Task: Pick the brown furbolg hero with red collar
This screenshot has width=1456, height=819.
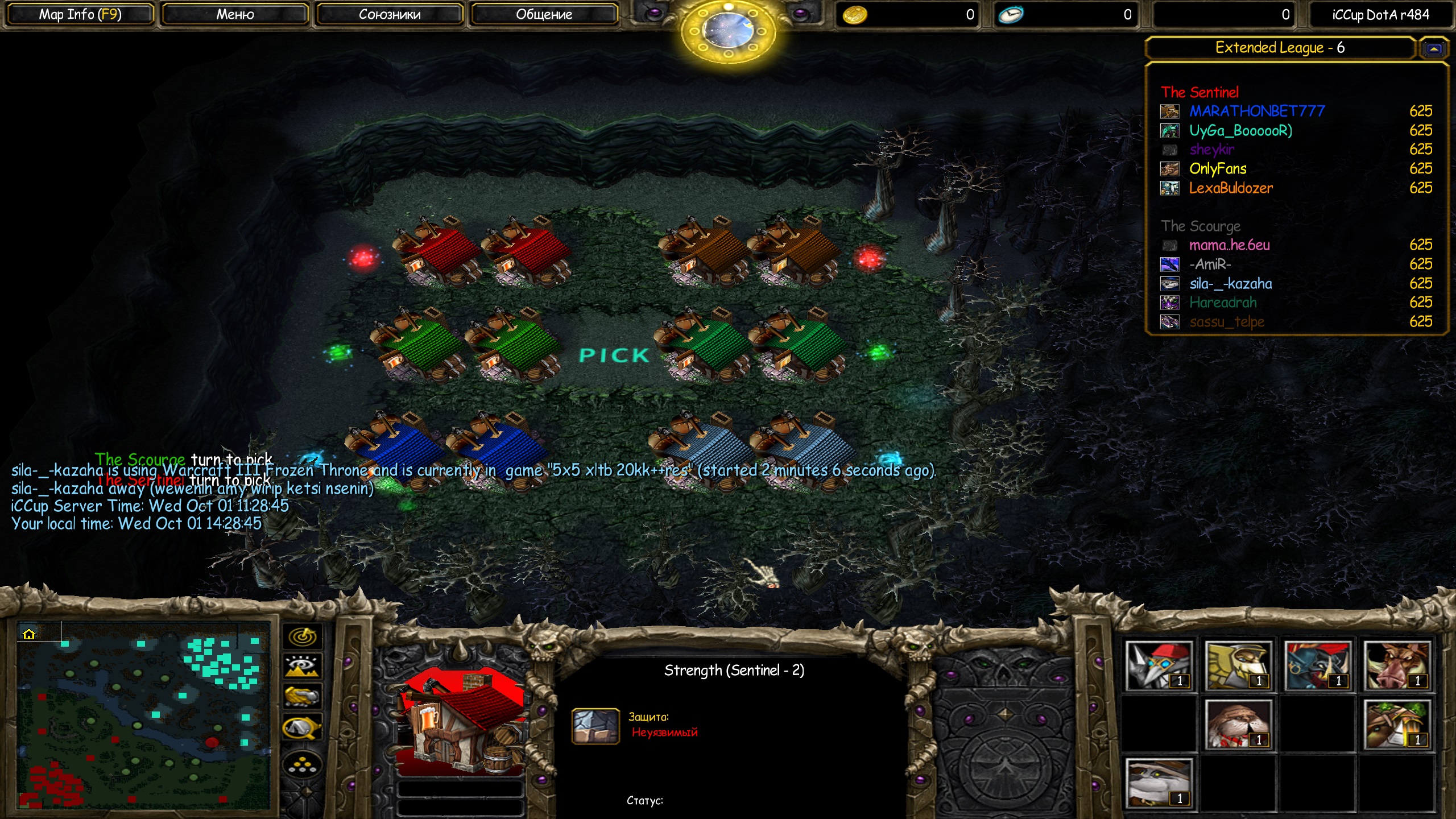Action: 1238,725
